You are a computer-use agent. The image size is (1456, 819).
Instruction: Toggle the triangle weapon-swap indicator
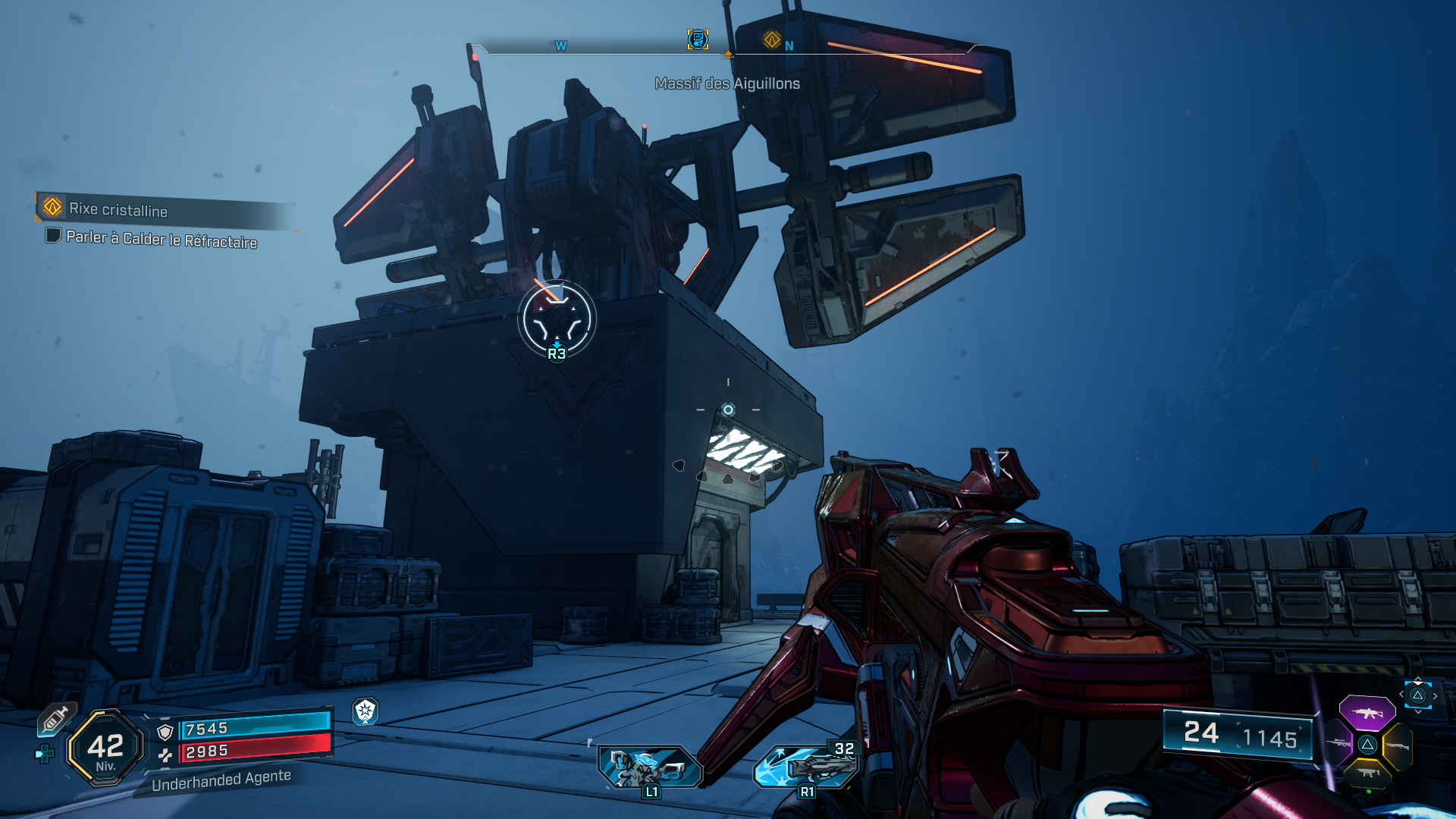click(1417, 695)
